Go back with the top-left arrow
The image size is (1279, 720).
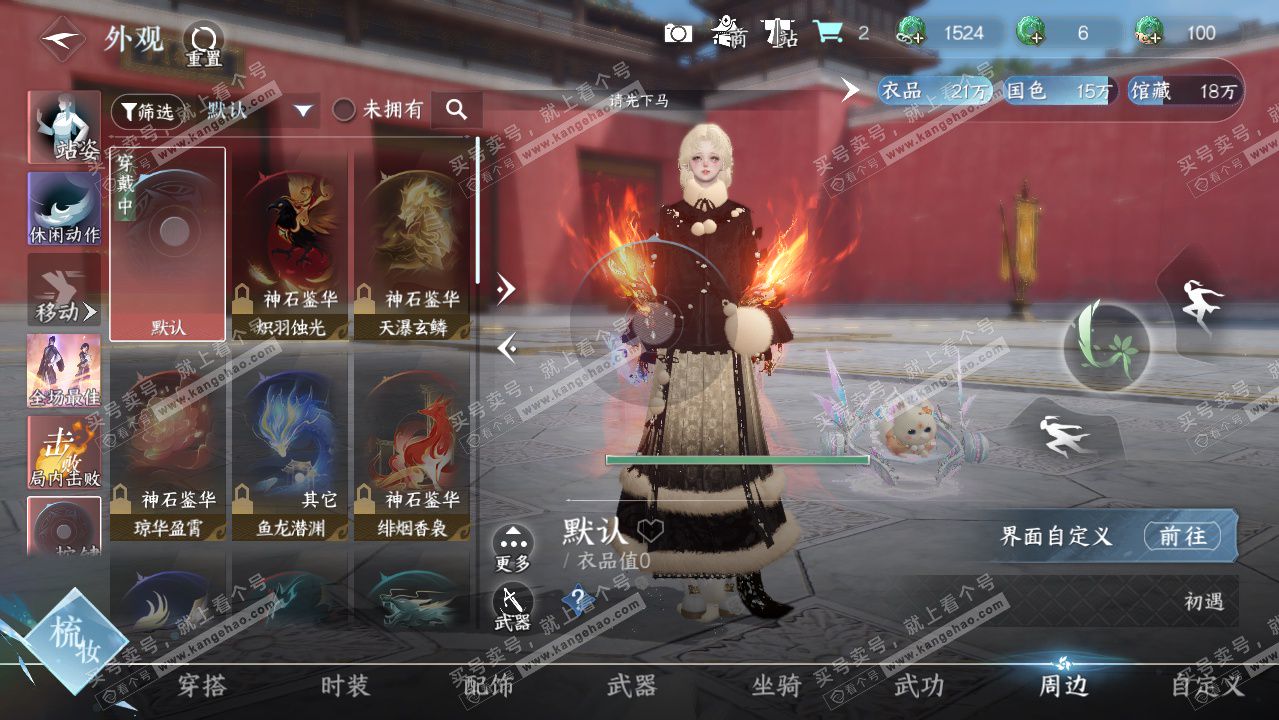(62, 40)
